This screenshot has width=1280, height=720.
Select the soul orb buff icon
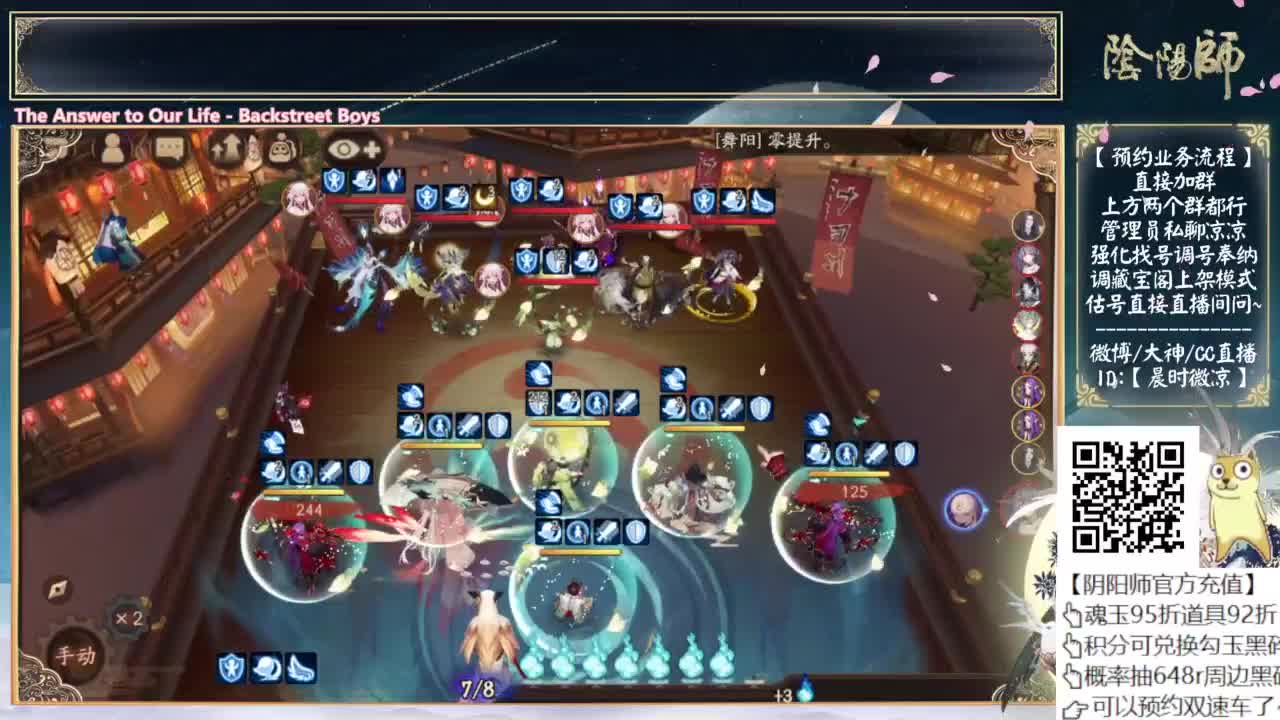pos(266,667)
